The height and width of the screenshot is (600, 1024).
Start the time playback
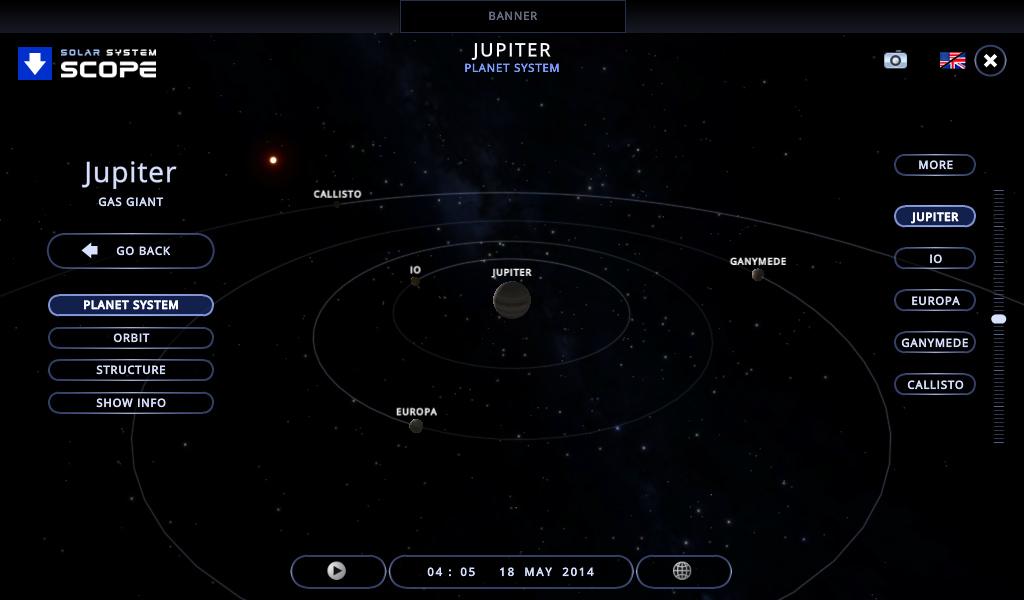[338, 571]
